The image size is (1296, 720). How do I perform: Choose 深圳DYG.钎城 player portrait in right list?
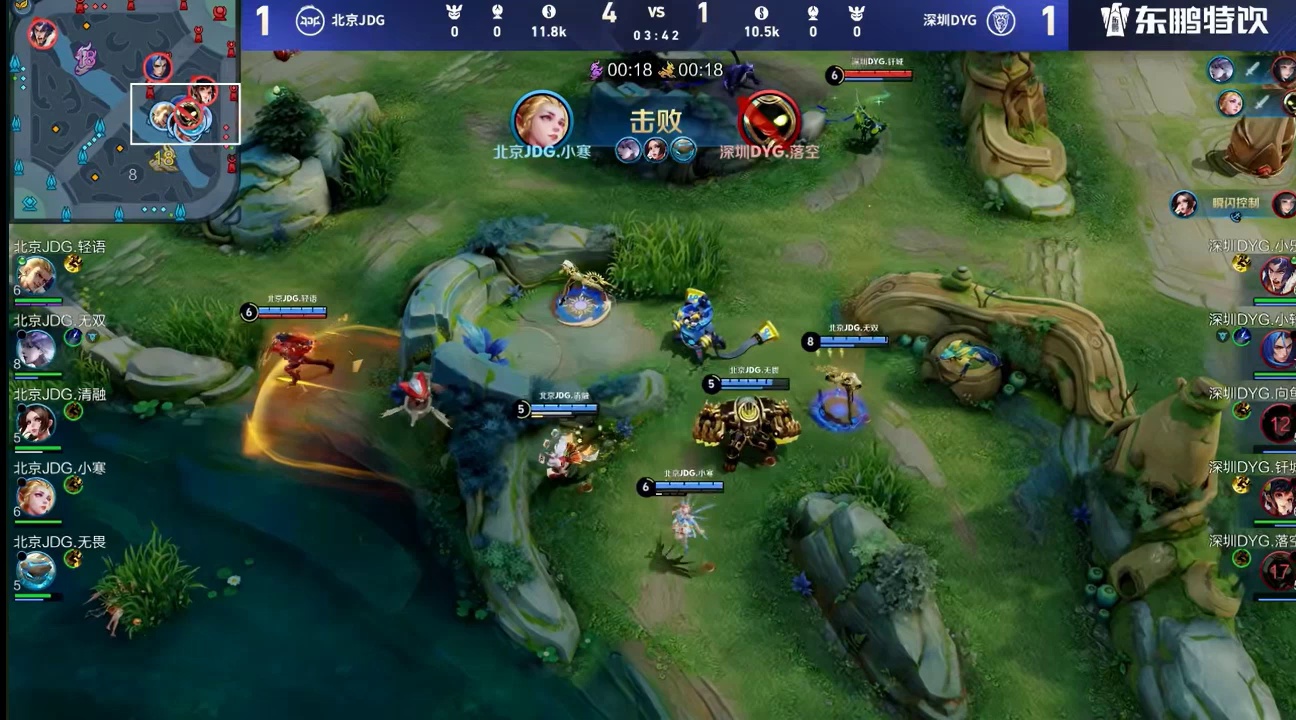1278,496
